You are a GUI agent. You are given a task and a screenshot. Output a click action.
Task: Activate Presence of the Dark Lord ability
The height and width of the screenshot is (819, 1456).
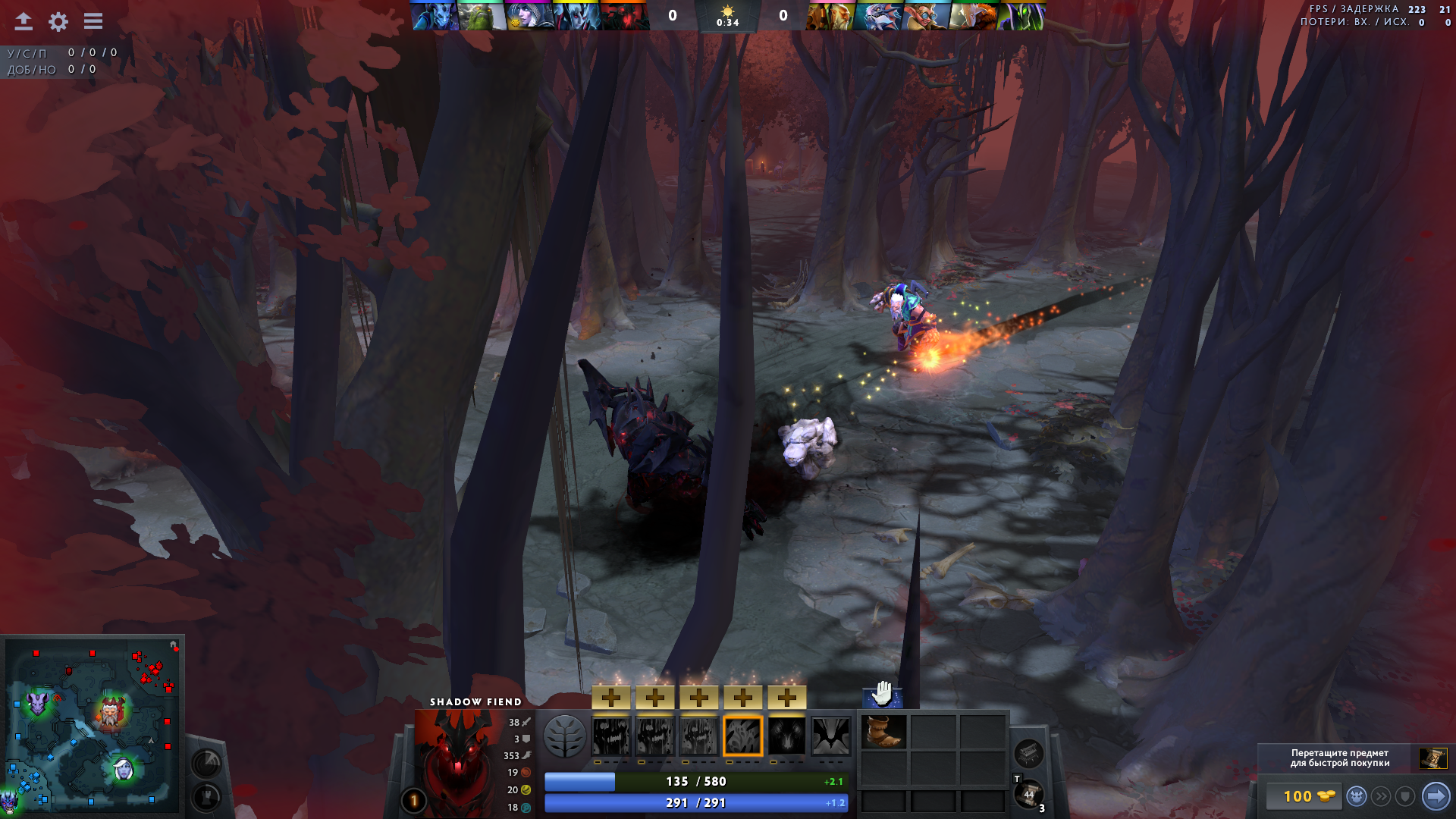tap(787, 736)
